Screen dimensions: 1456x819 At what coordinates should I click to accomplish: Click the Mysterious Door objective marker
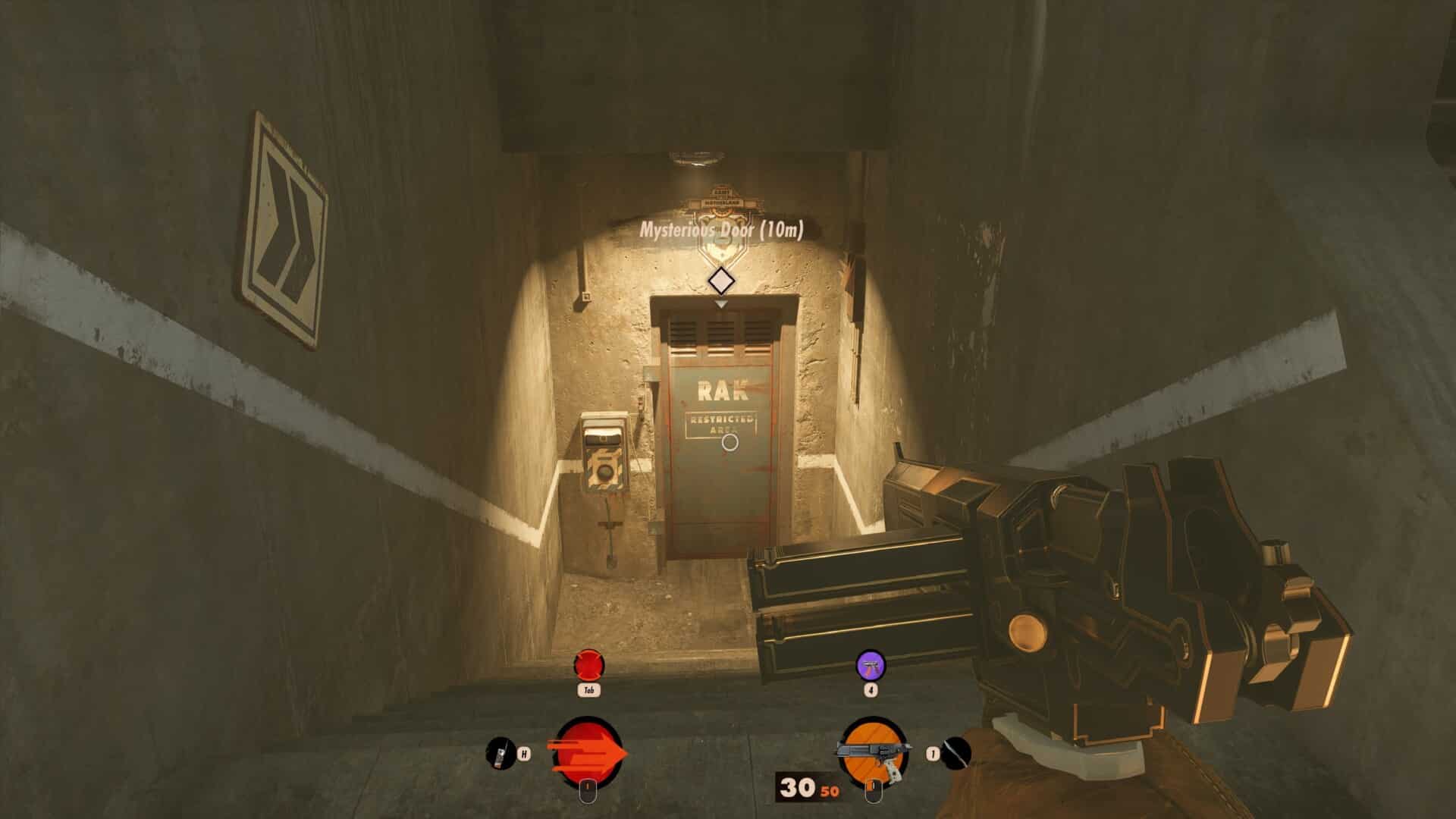tap(721, 281)
